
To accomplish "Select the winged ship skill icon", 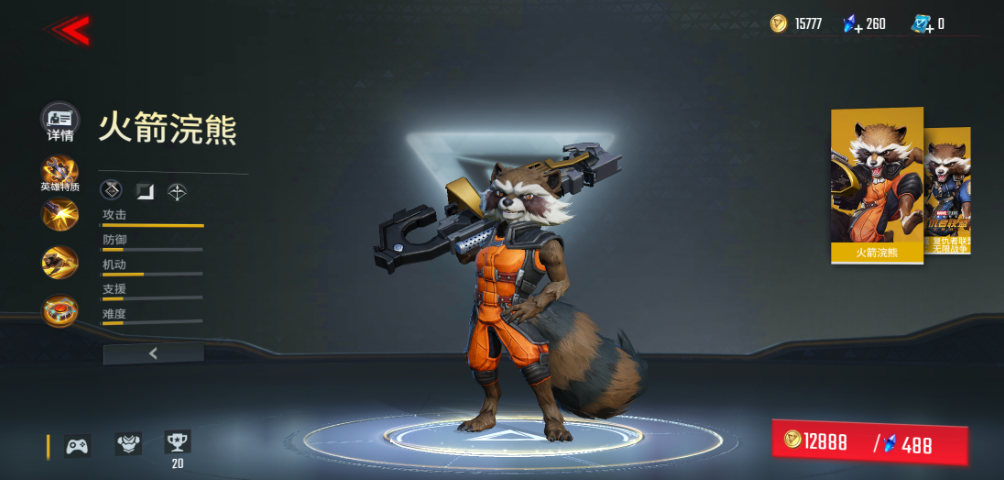I will [60, 262].
